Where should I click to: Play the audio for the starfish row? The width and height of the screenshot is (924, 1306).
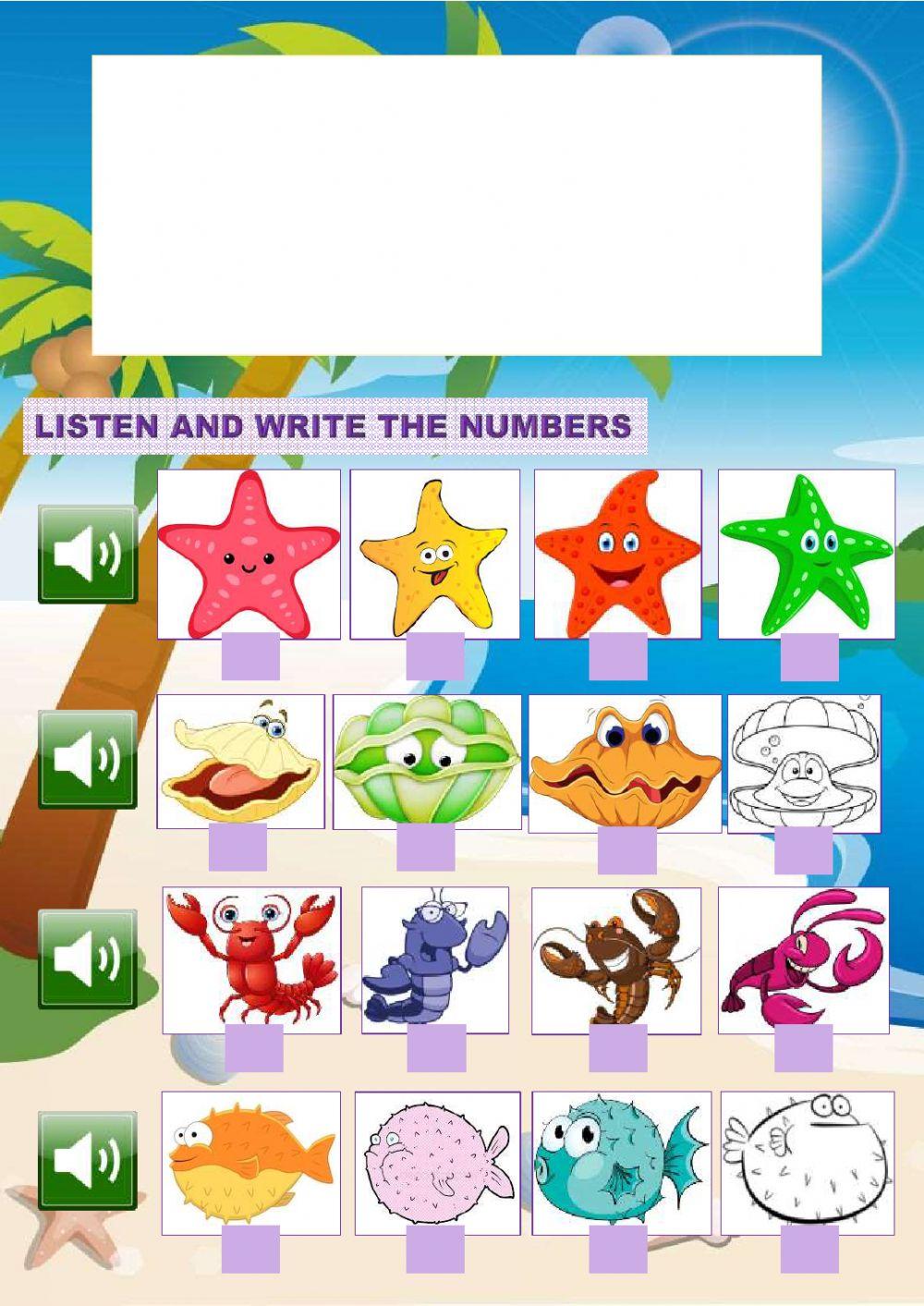click(x=88, y=555)
